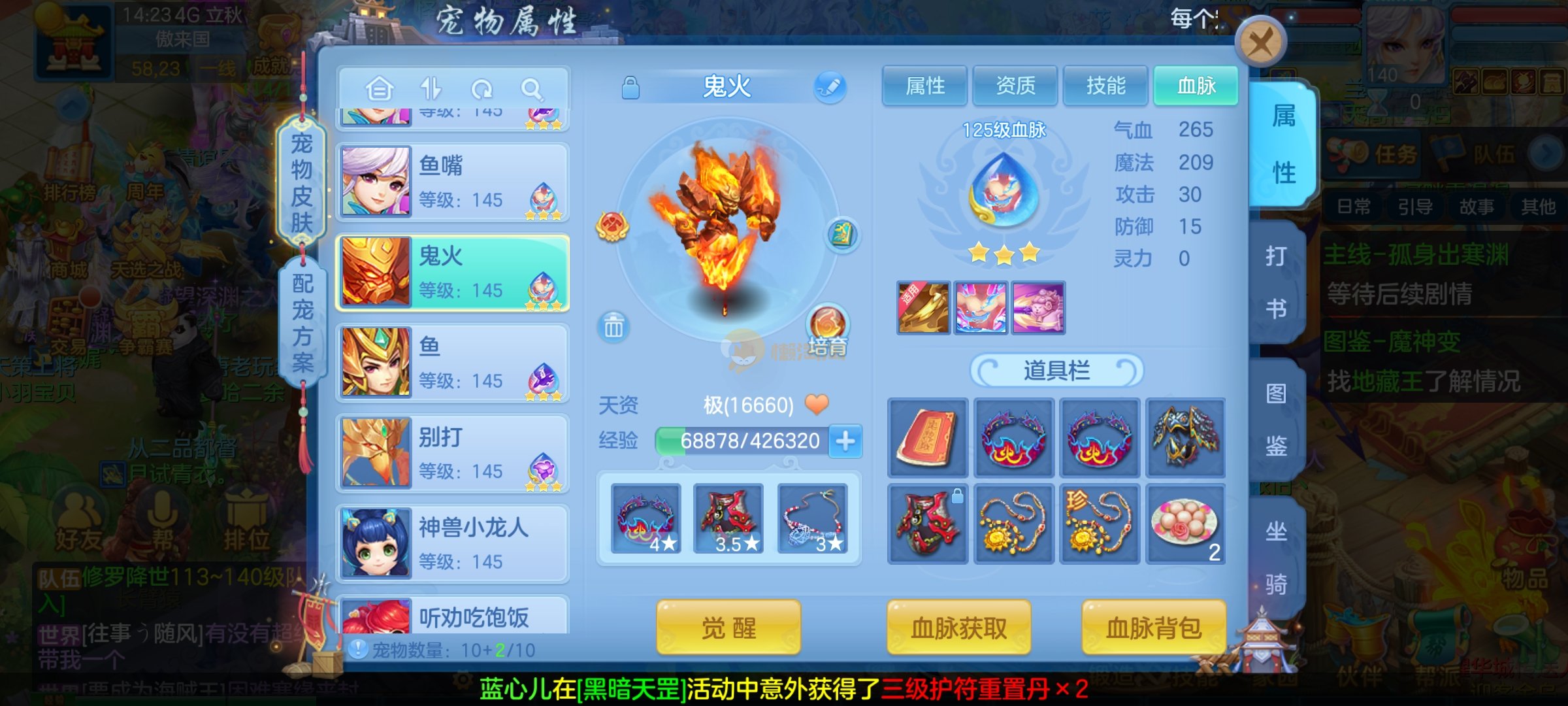Image resolution: width=1568 pixels, height=706 pixels.
Task: Show the 技能 tab
Action: tap(1105, 86)
